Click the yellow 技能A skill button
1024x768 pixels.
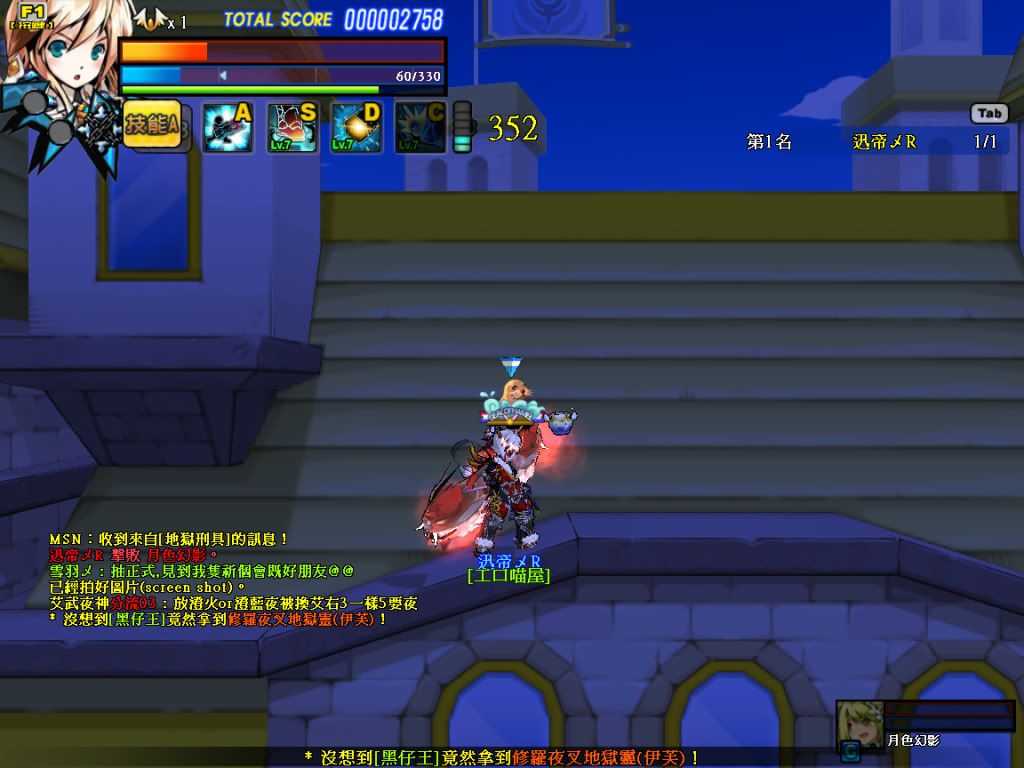[152, 124]
